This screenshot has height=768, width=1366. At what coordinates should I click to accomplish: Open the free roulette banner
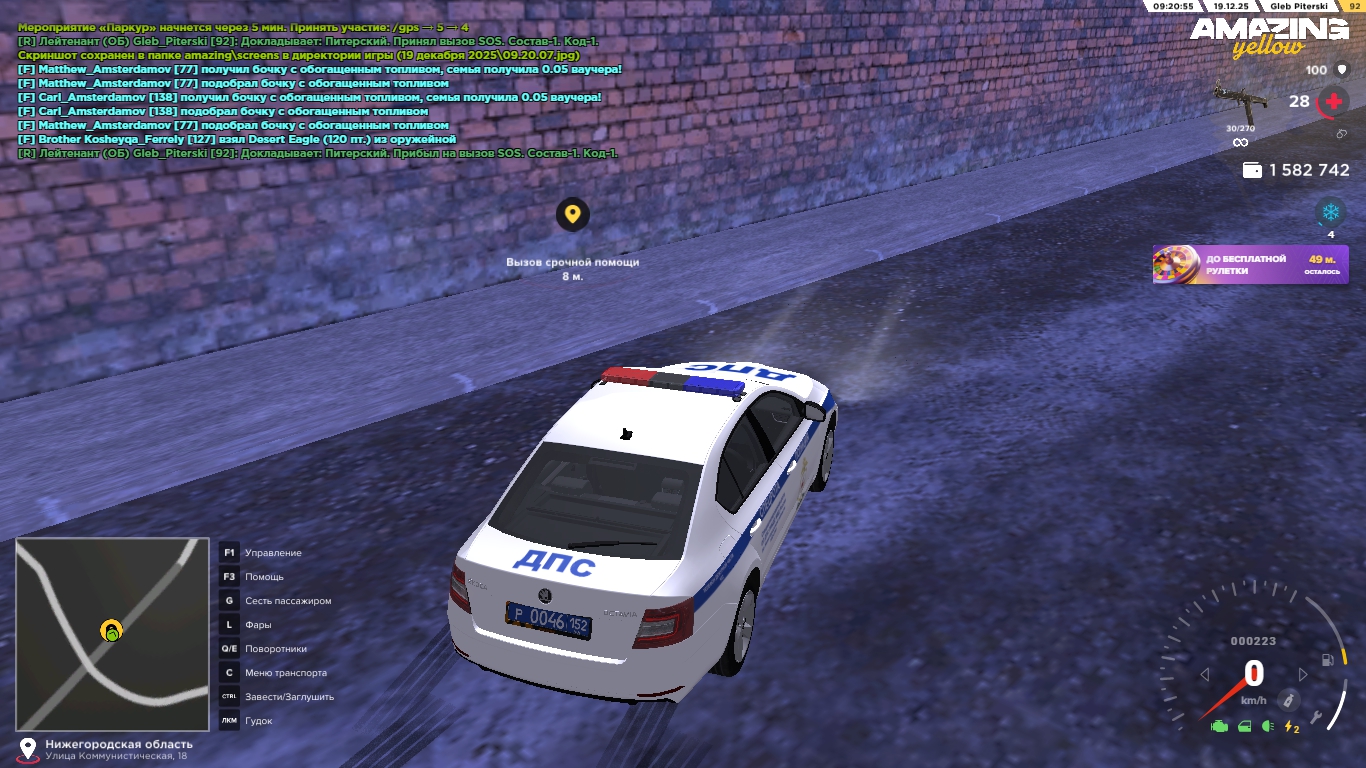click(1250, 265)
